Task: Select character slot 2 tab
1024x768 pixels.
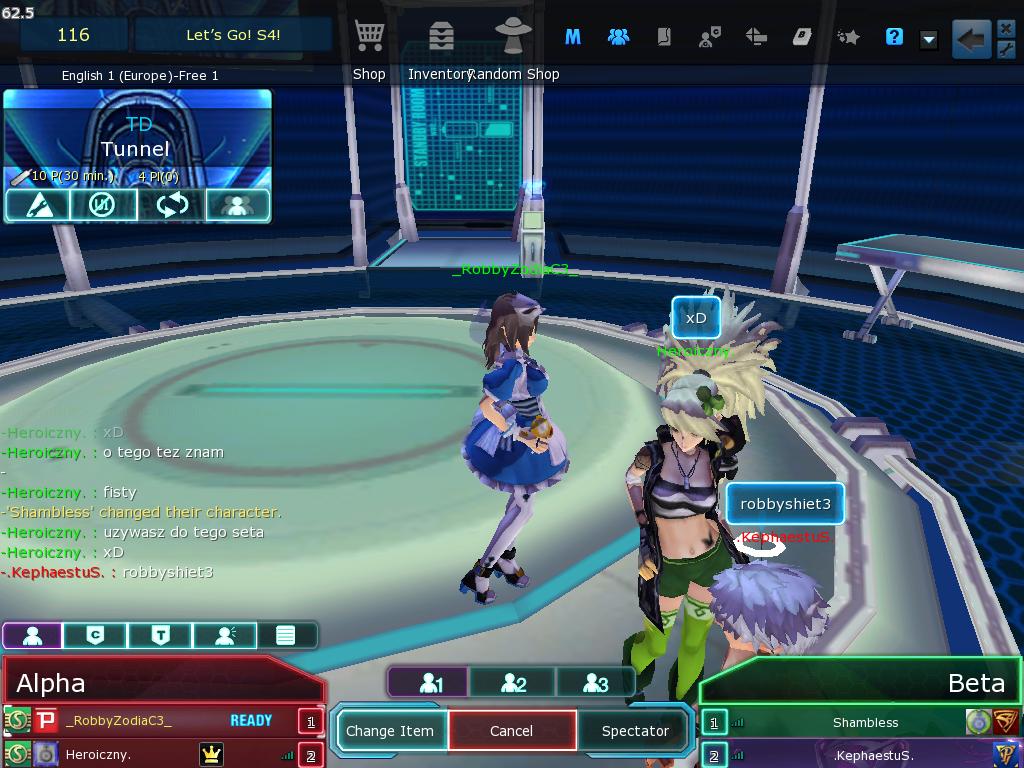Action: tap(513, 683)
